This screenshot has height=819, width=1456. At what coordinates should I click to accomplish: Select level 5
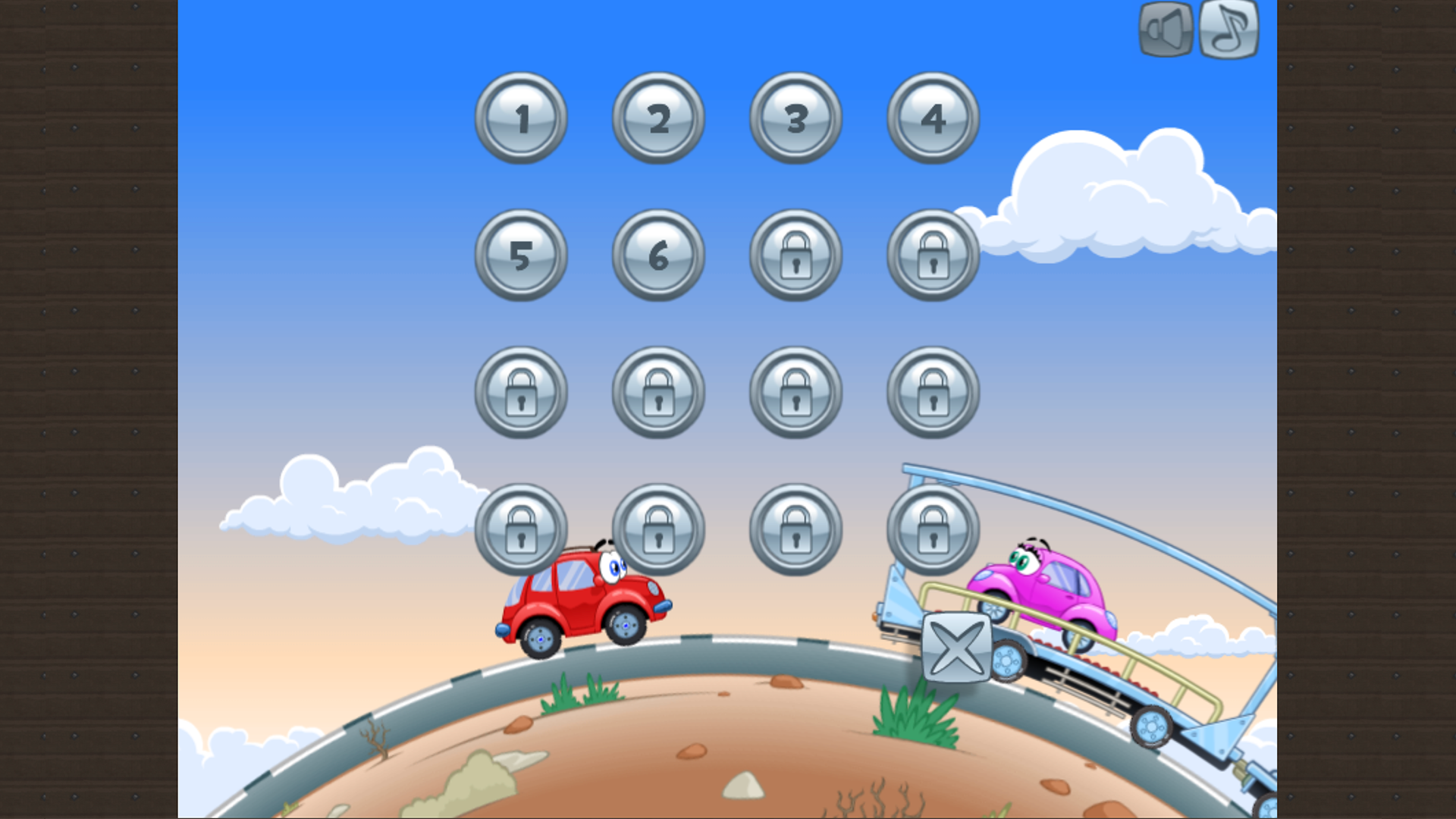[520, 256]
